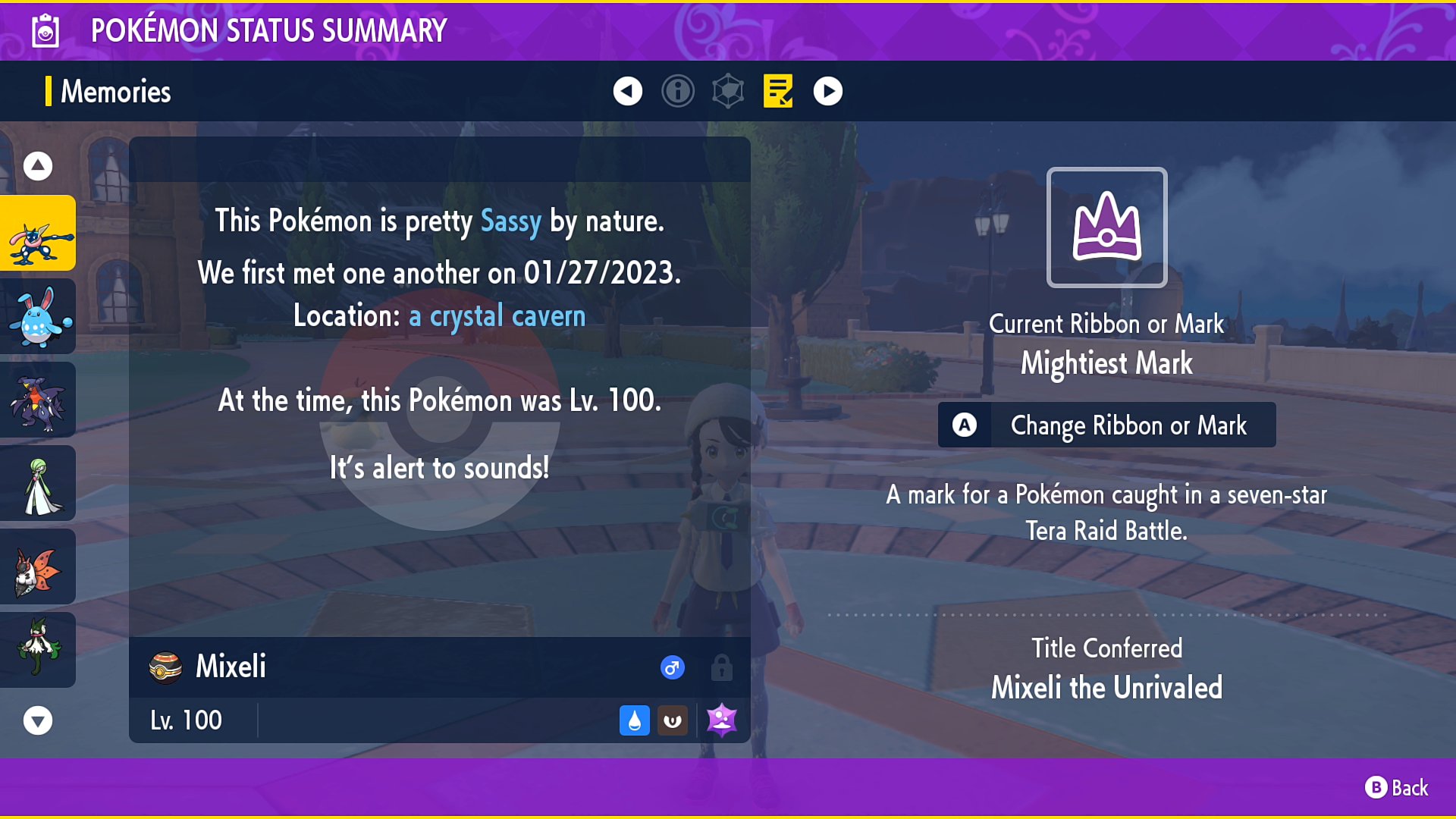Click the up arrow above the party list
The height and width of the screenshot is (819, 1456).
[37, 165]
